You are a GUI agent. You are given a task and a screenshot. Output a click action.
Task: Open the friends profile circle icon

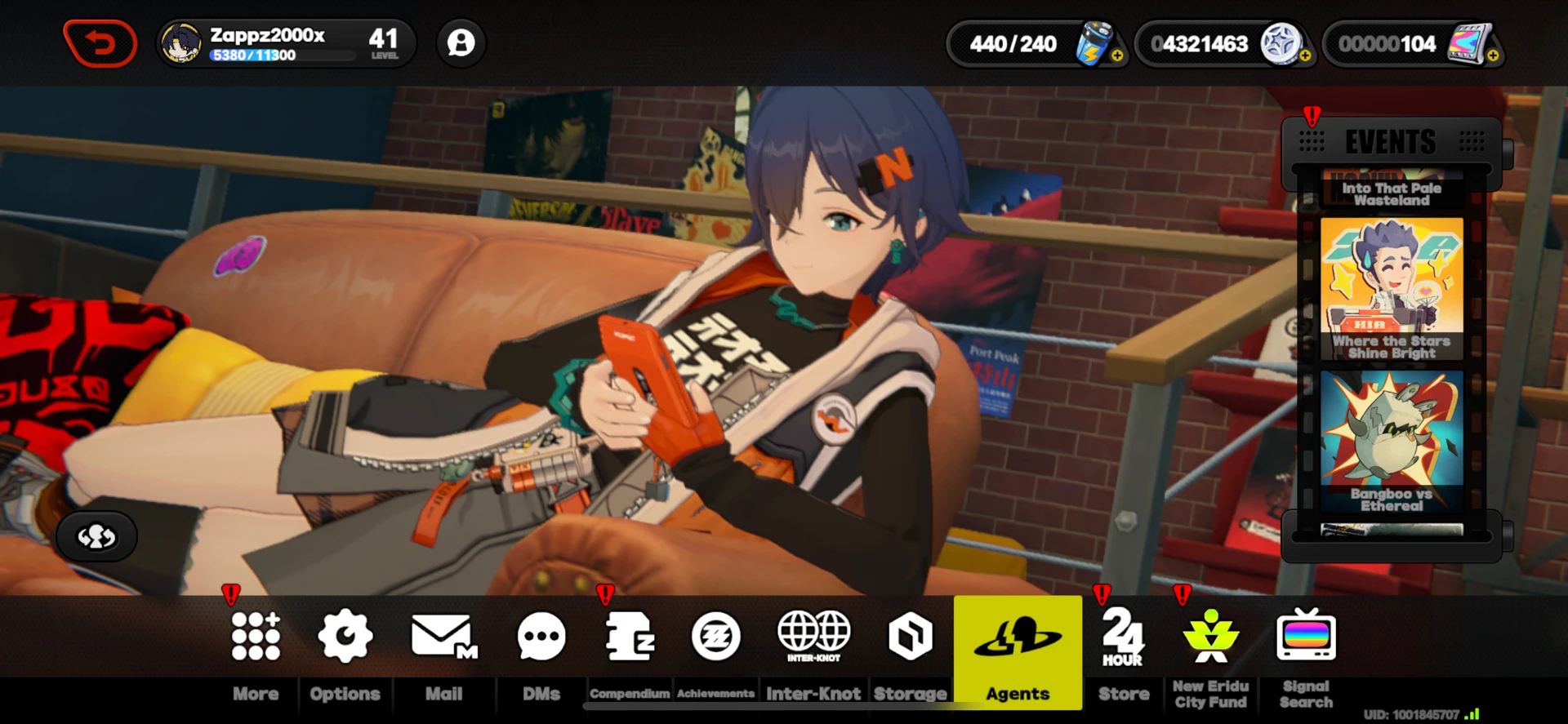click(x=461, y=43)
